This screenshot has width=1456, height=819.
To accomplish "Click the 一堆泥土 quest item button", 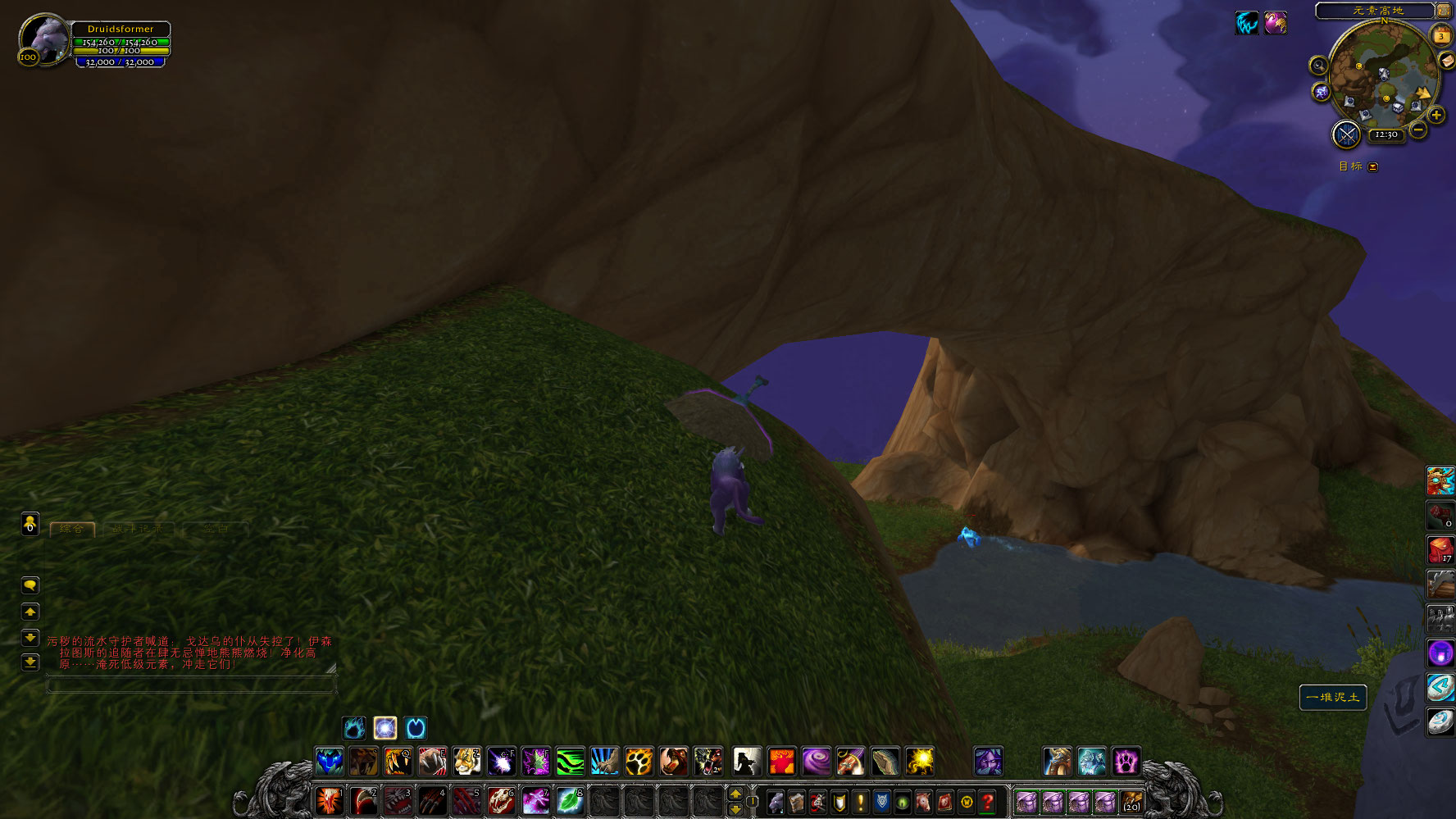I will (x=1333, y=698).
